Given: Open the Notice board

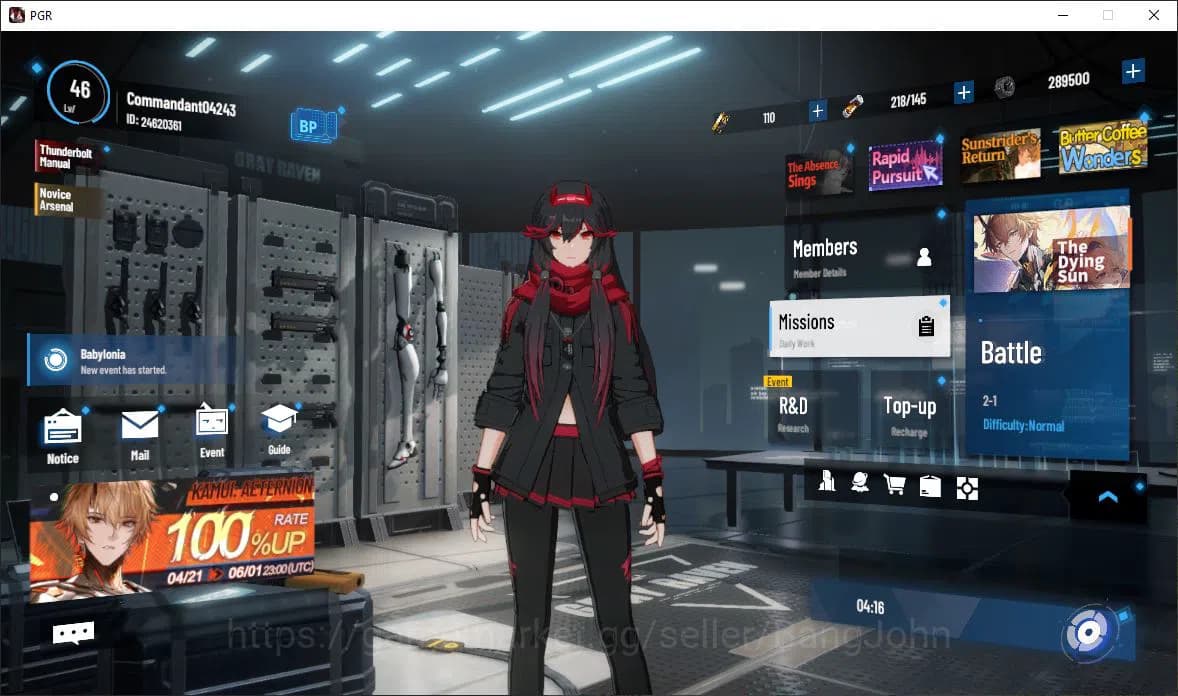Looking at the screenshot, I should pos(62,434).
